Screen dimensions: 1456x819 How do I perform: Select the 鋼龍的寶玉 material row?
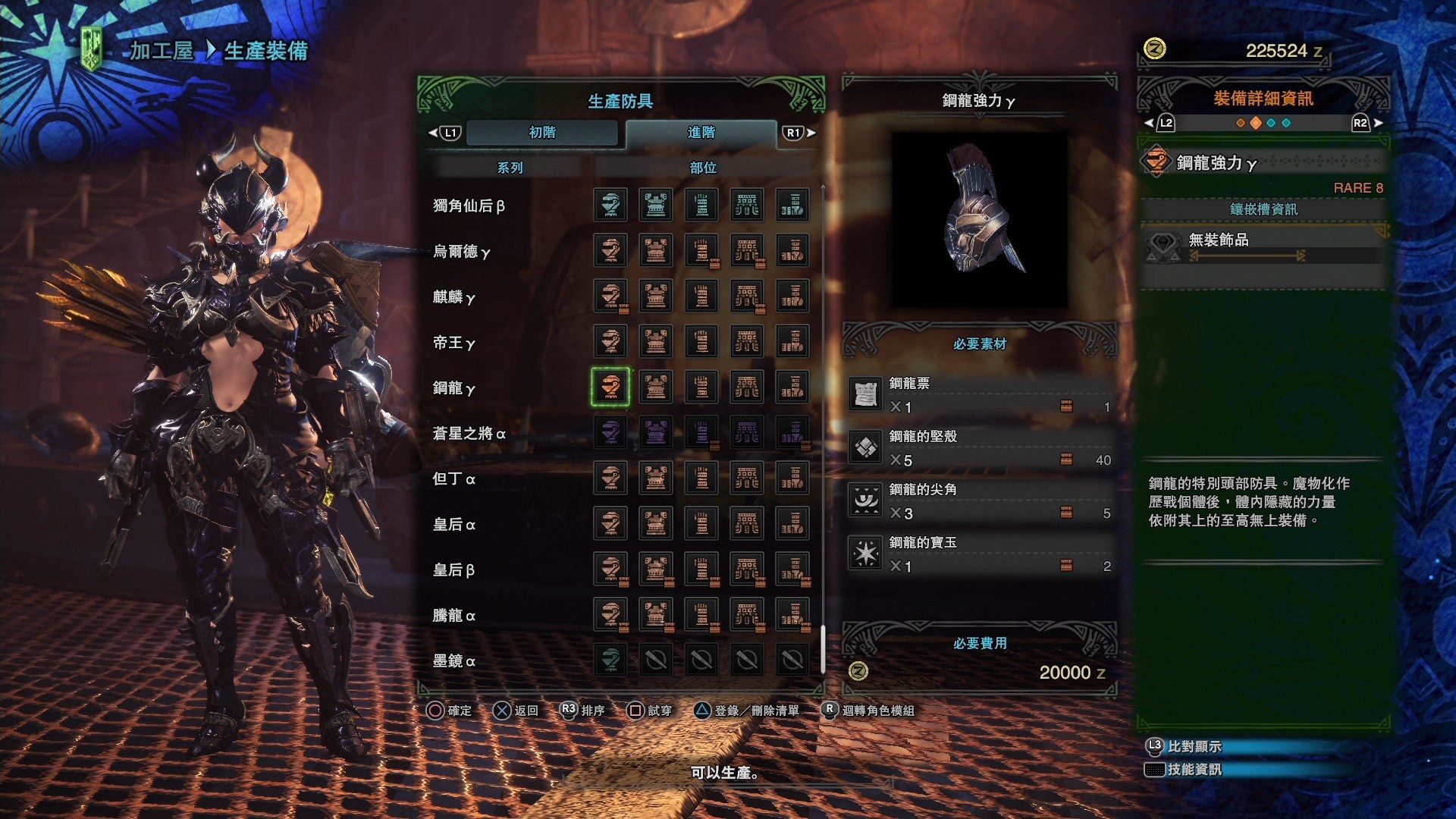click(980, 554)
